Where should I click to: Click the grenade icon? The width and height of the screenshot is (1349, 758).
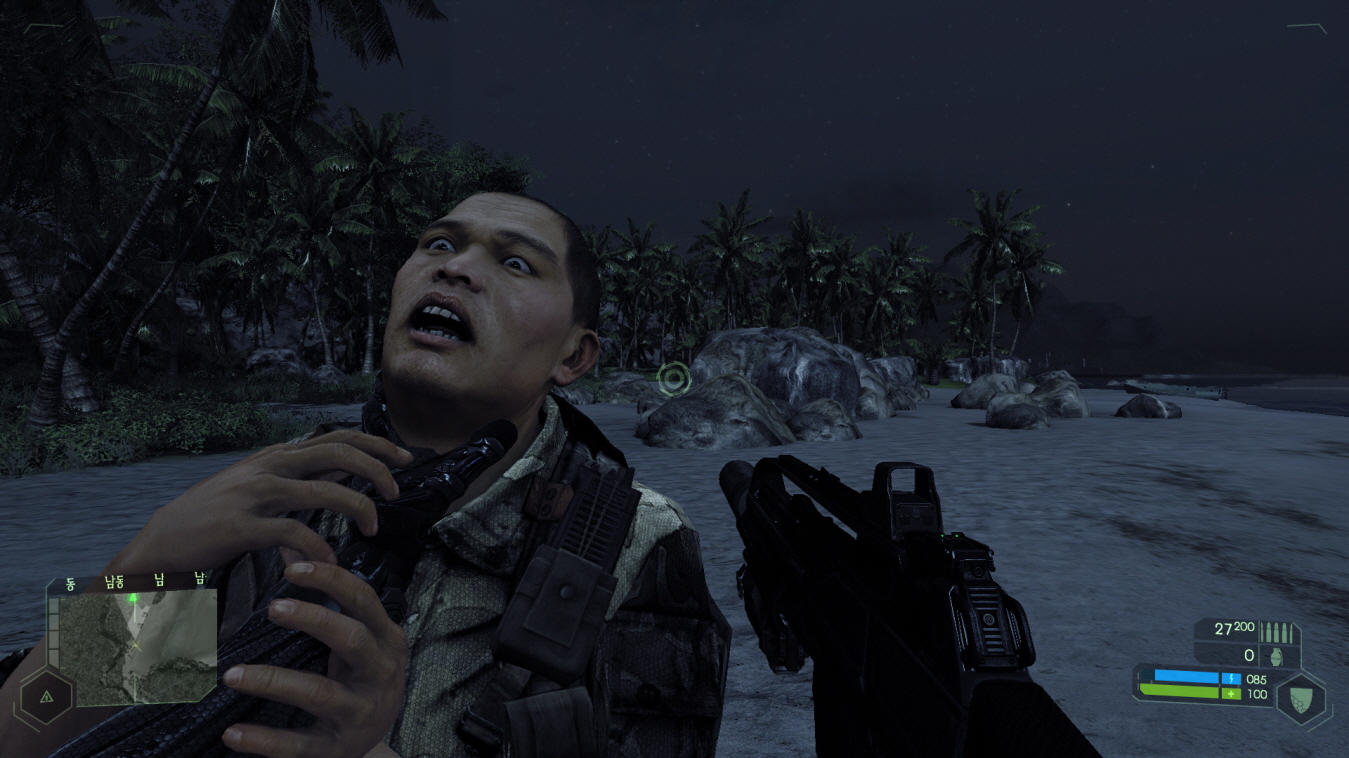click(1277, 656)
